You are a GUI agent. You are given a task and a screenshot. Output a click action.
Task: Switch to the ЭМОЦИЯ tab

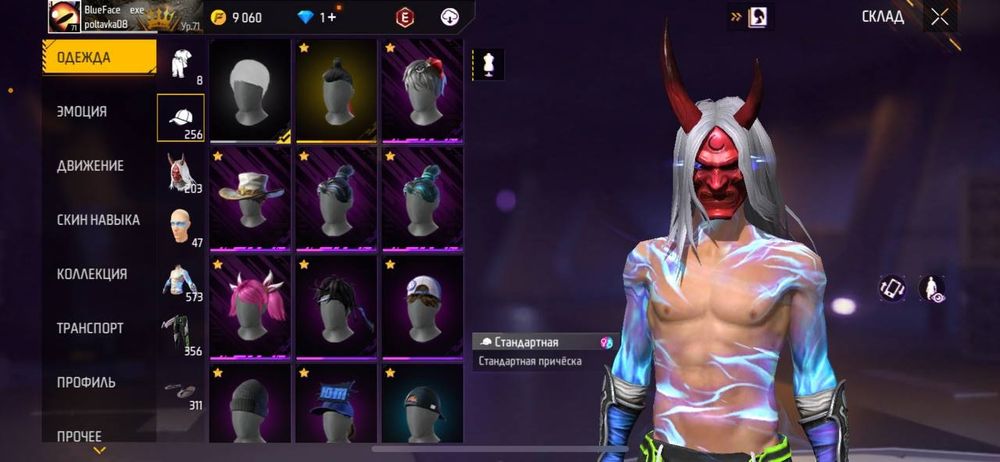point(82,112)
